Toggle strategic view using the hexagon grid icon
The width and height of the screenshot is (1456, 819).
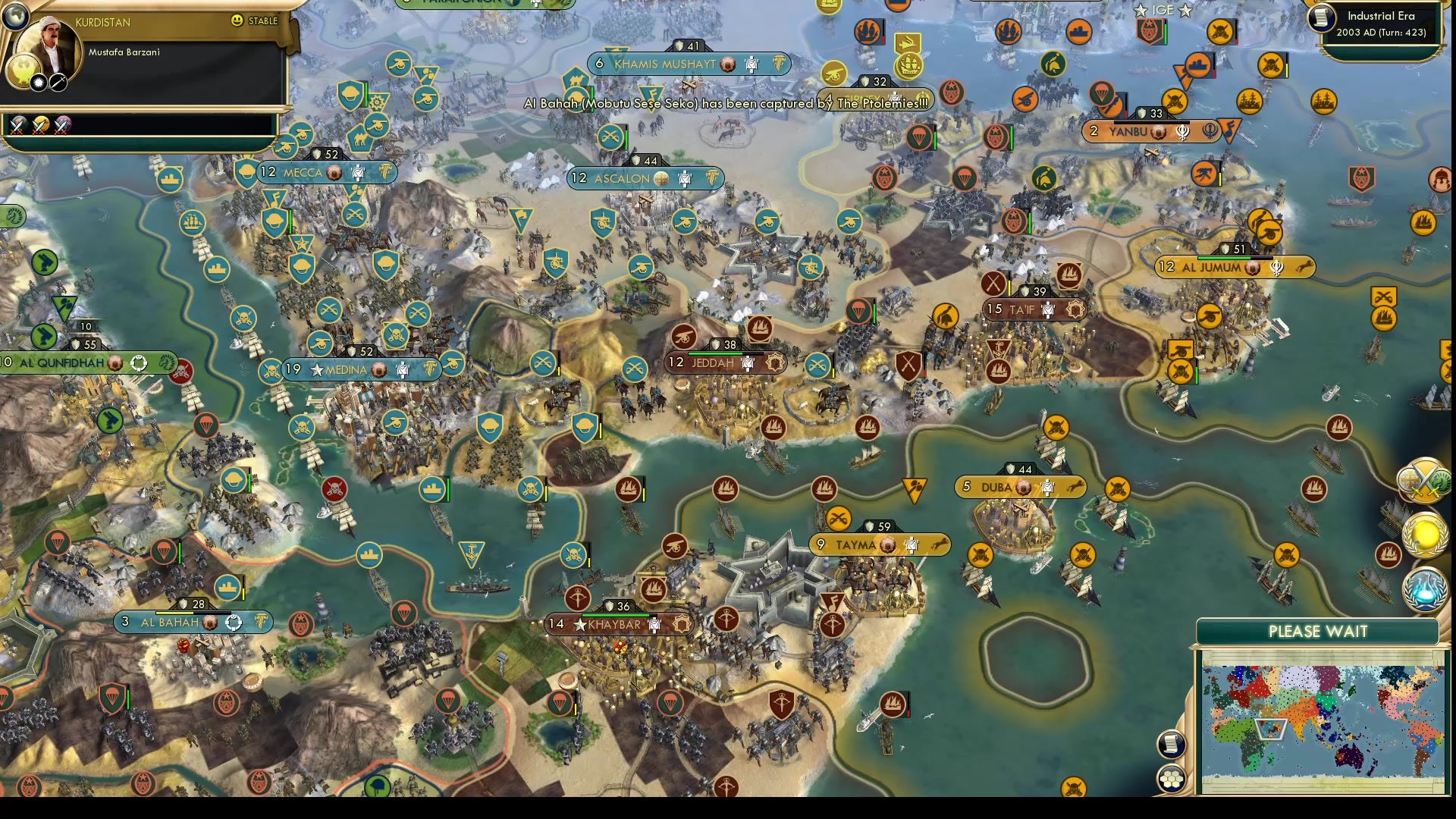point(1172,777)
